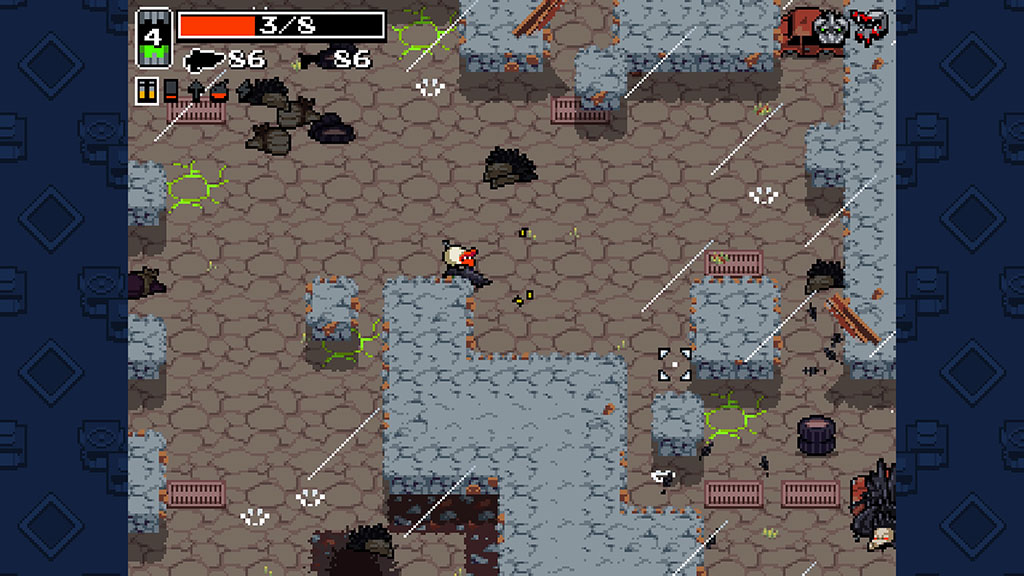Click the explosive ammo type icon

coord(217,91)
